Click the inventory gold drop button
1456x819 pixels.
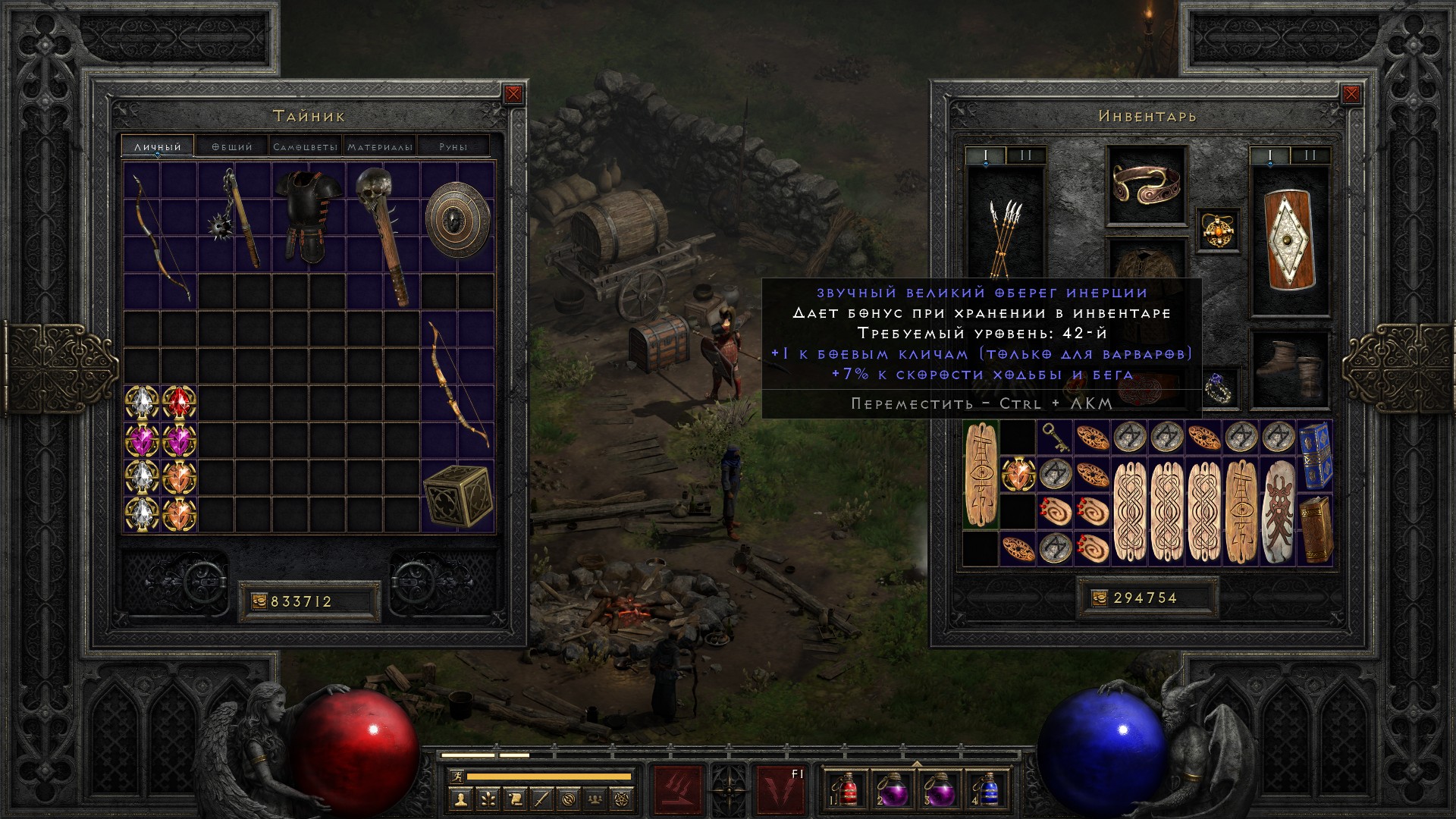click(x=1099, y=598)
